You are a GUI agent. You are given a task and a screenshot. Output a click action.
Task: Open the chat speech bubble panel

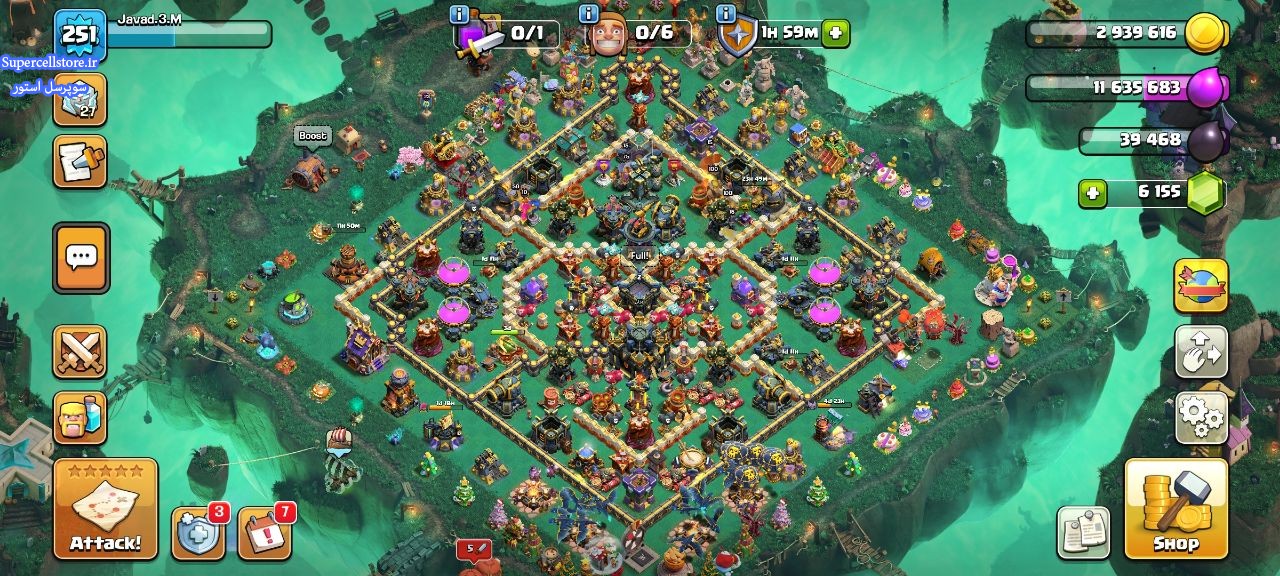[80, 258]
